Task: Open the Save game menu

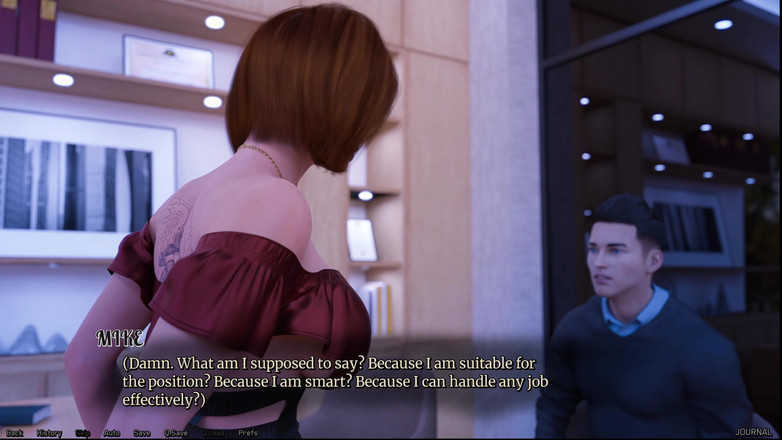Action: pos(142,433)
